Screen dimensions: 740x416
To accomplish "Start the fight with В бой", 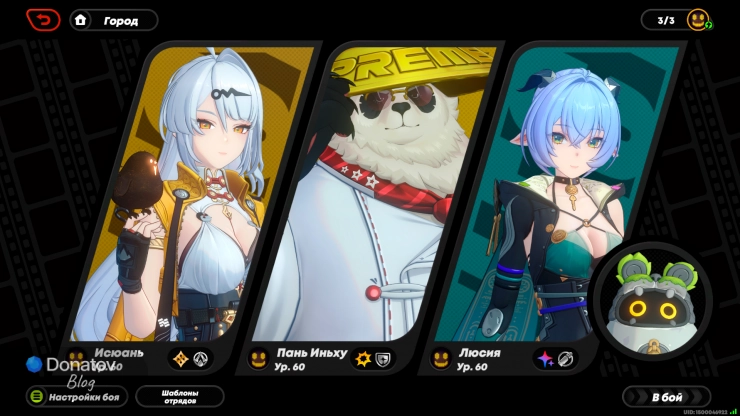I will pos(666,396).
